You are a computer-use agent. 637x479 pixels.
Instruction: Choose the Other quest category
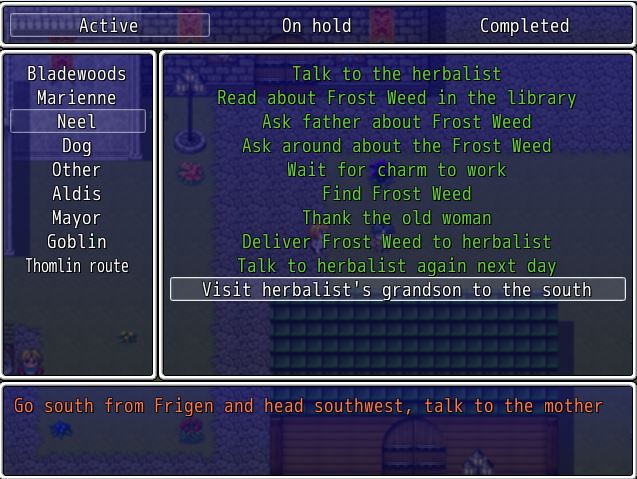click(x=77, y=170)
